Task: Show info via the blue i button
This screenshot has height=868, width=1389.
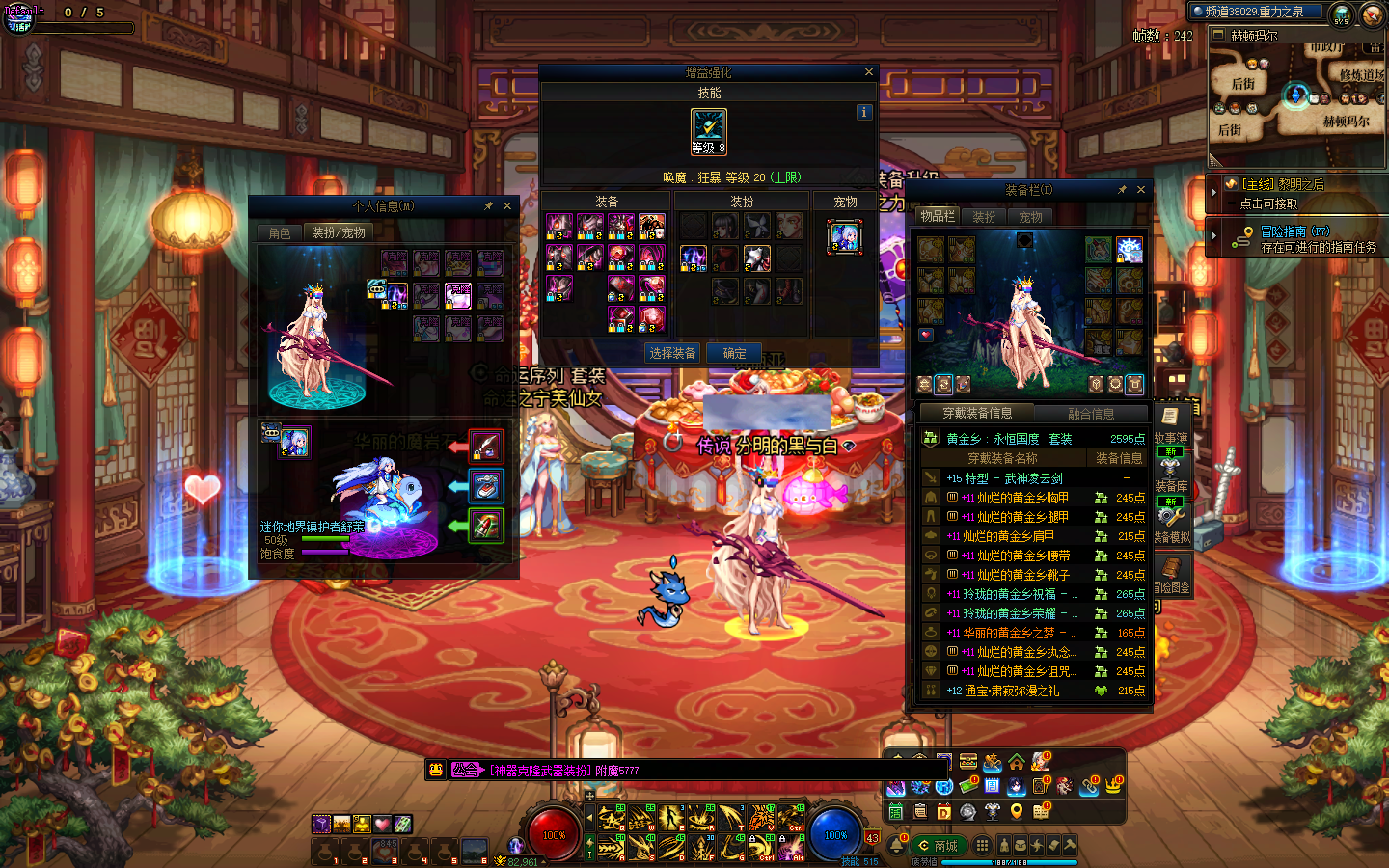Action: pyautogui.click(x=864, y=112)
